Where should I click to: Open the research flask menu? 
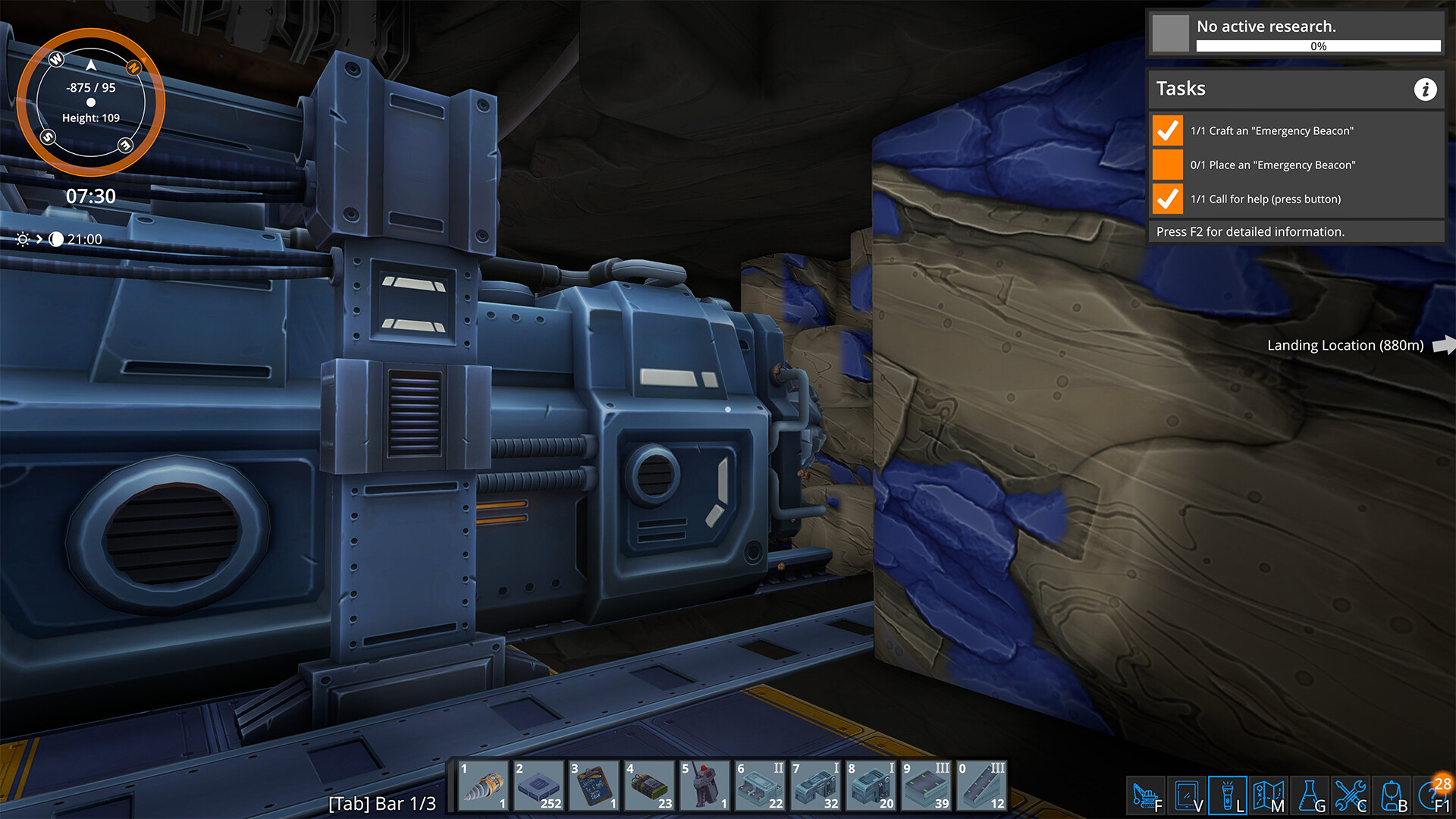click(x=1310, y=796)
